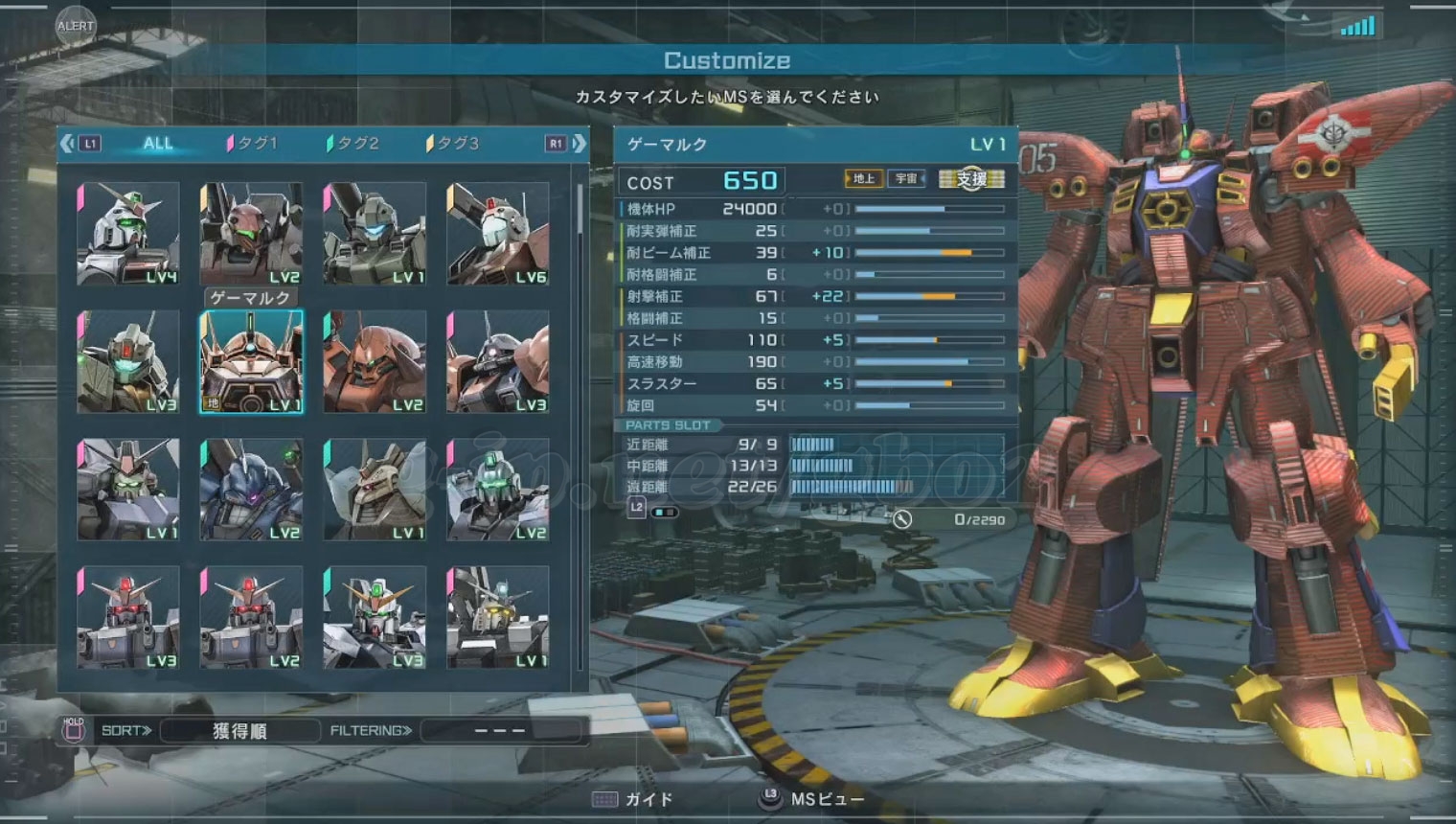Screen dimensions: 1456x824
Task: Show the タグ3 tab
Action: (x=453, y=144)
